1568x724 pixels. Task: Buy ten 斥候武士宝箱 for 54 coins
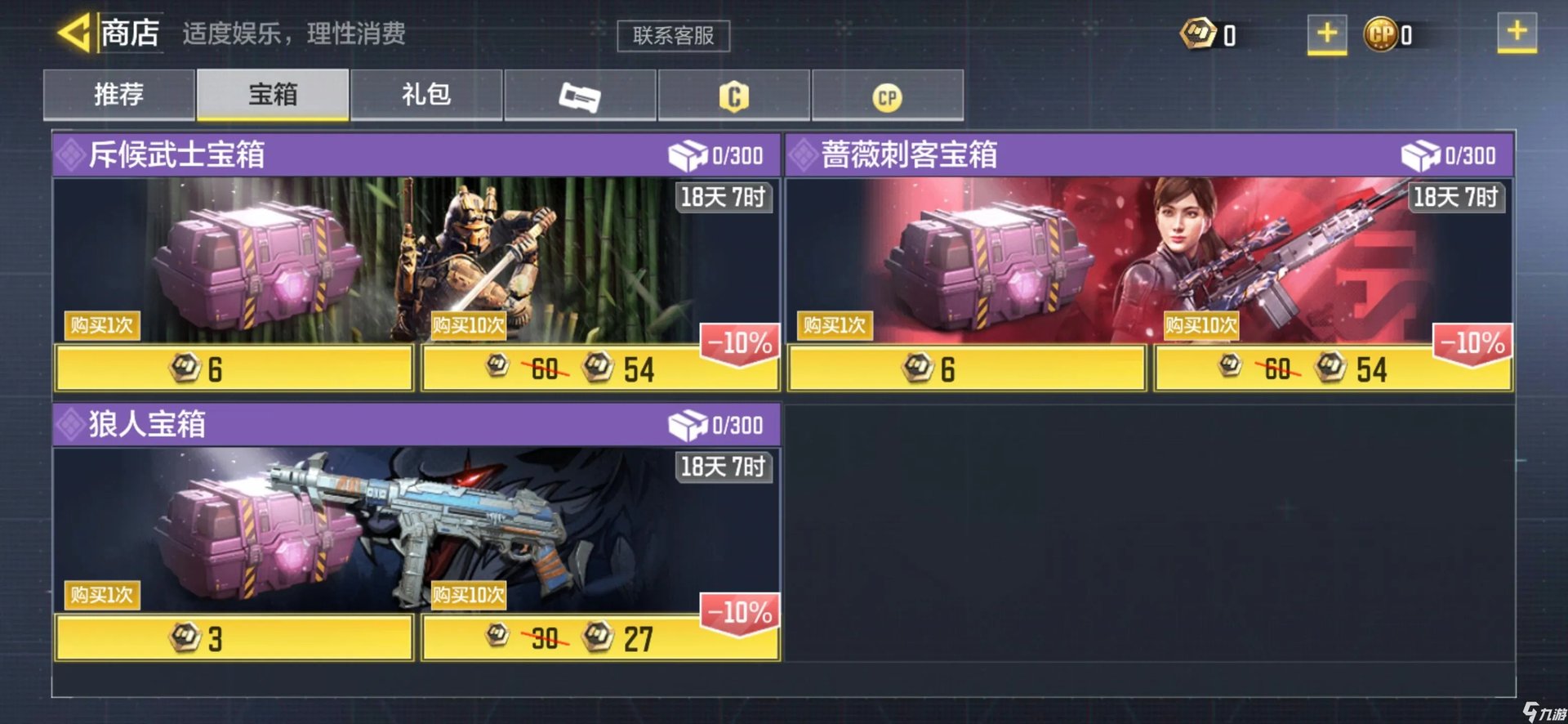[600, 369]
